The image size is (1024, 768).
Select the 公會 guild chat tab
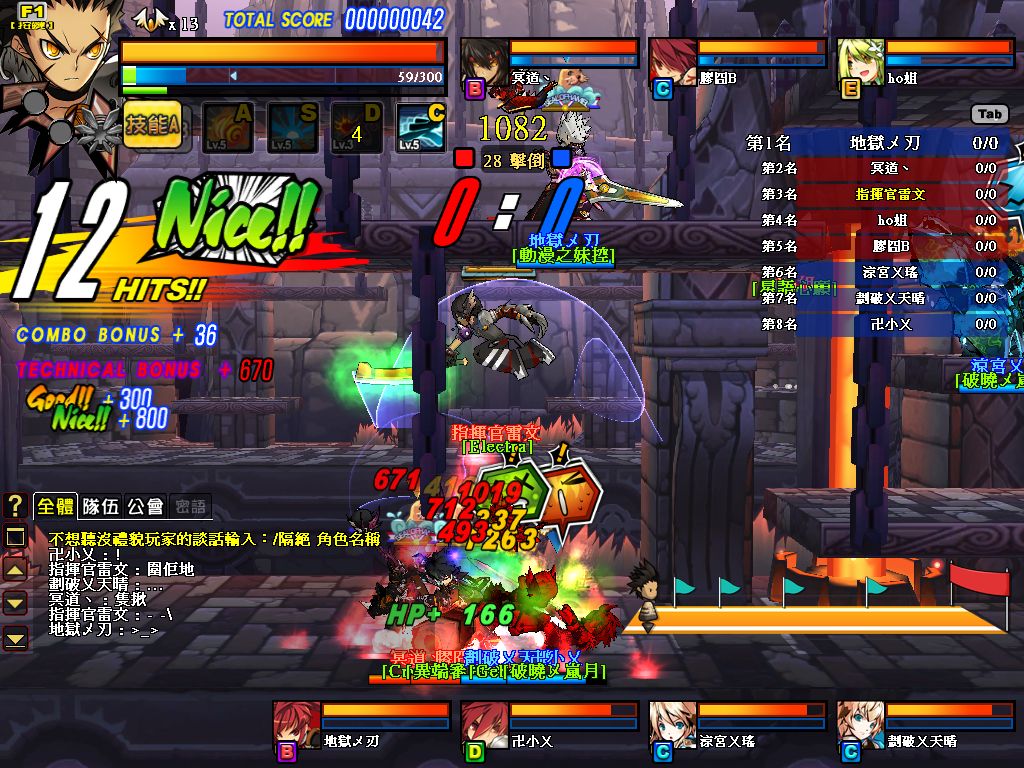click(x=146, y=506)
